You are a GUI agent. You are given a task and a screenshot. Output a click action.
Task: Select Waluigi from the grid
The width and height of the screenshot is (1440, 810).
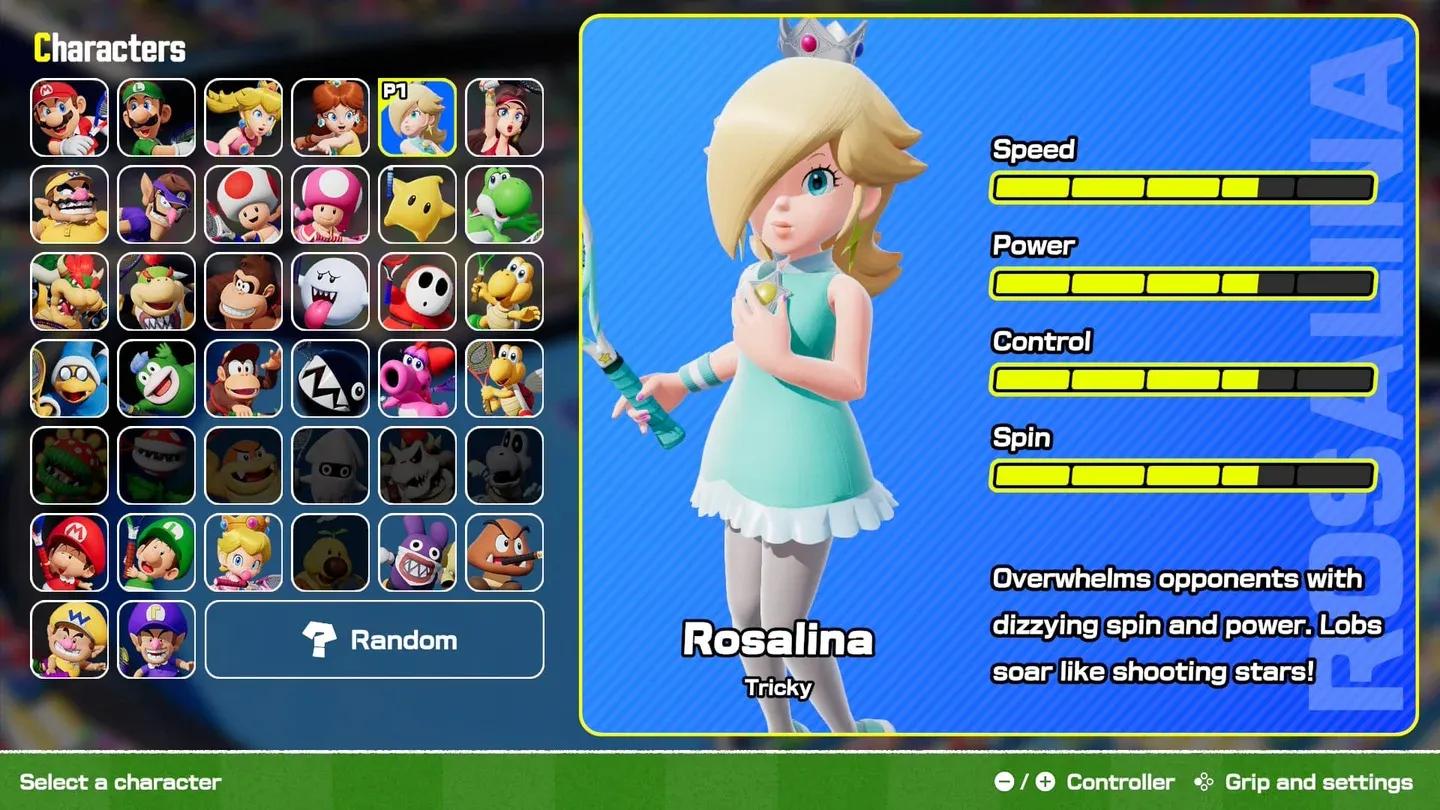[x=156, y=205]
